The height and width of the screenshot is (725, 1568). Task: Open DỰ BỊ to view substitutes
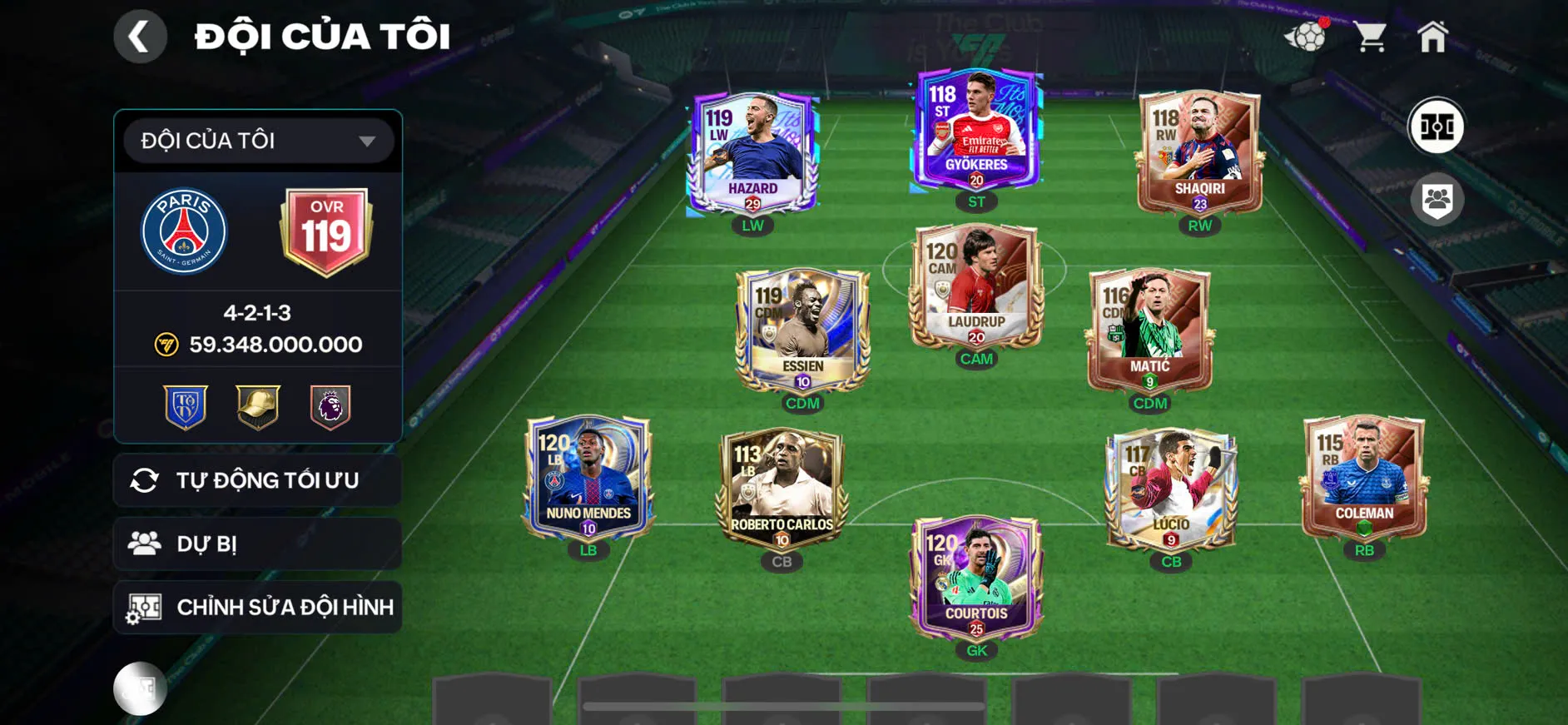[x=256, y=544]
